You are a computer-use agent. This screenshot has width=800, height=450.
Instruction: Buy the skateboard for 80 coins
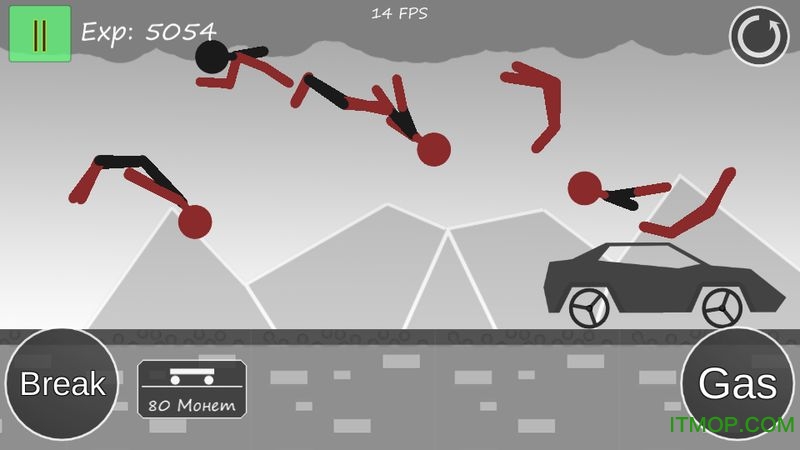point(191,389)
